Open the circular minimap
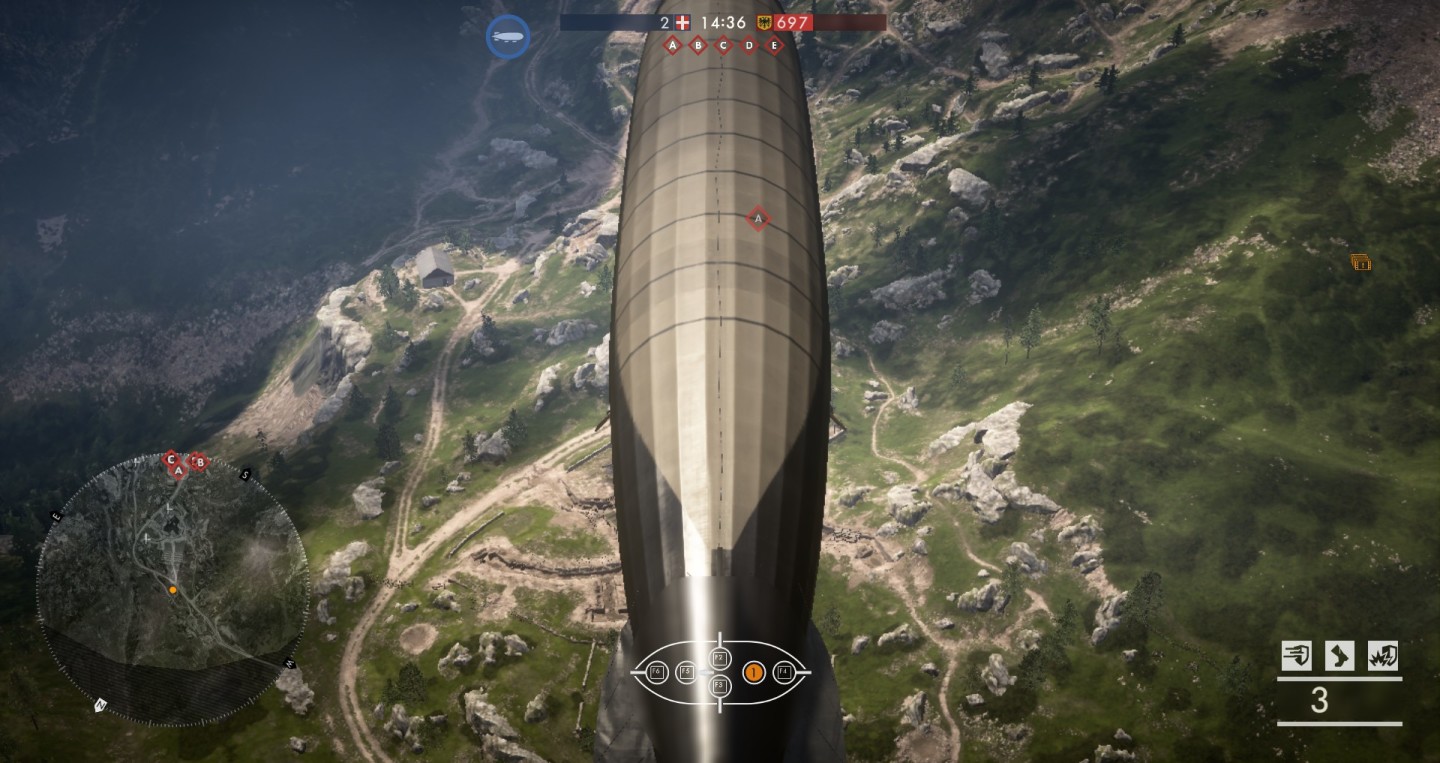This screenshot has height=763, width=1440. click(172, 588)
